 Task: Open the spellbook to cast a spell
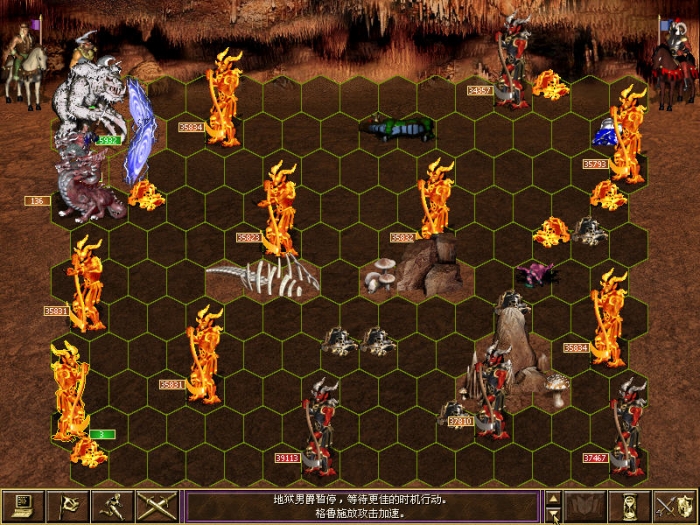pyautogui.click(x=586, y=505)
